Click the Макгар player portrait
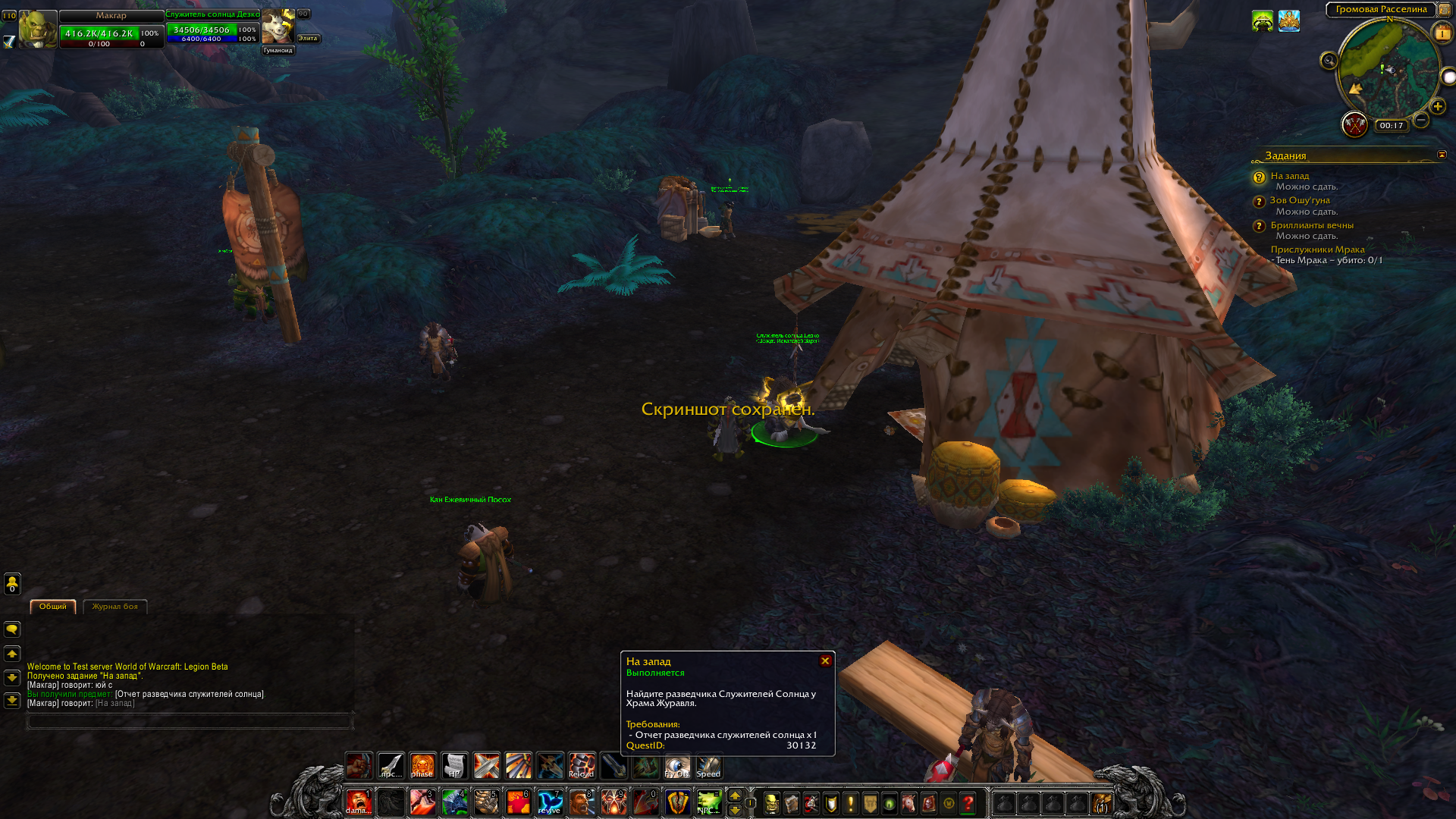This screenshot has width=1456, height=819. coord(37,30)
